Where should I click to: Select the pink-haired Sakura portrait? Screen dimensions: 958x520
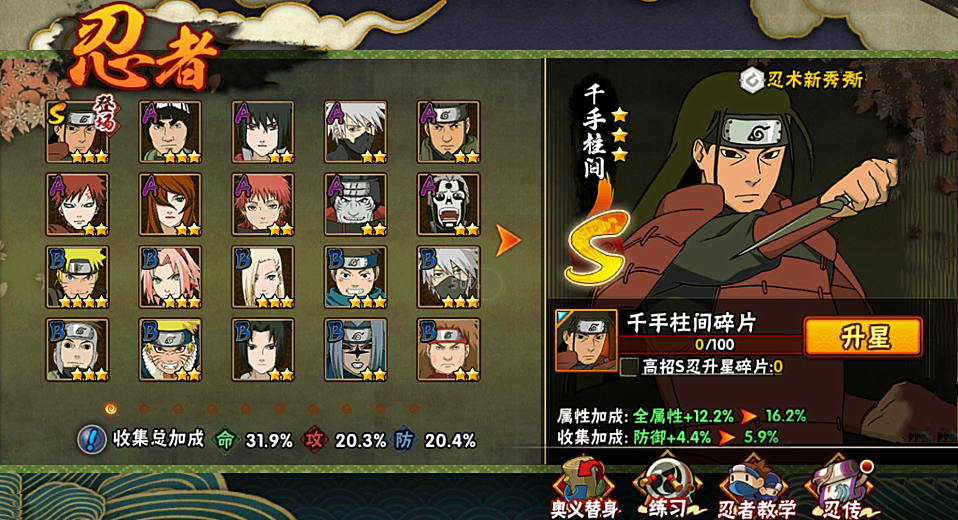coord(170,276)
